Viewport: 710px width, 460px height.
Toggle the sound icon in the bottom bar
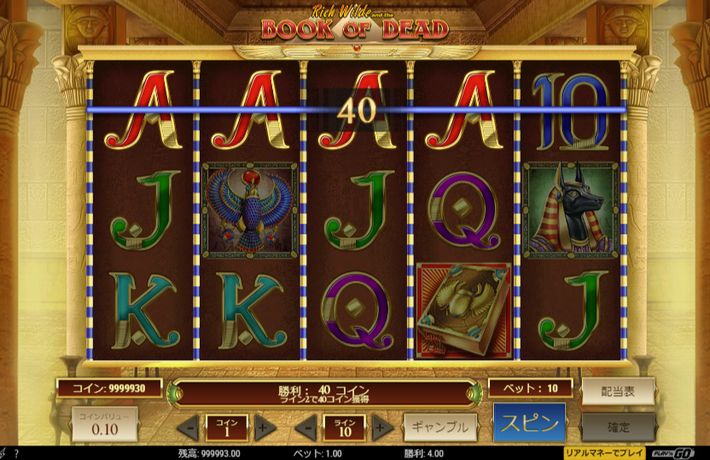click(4, 454)
